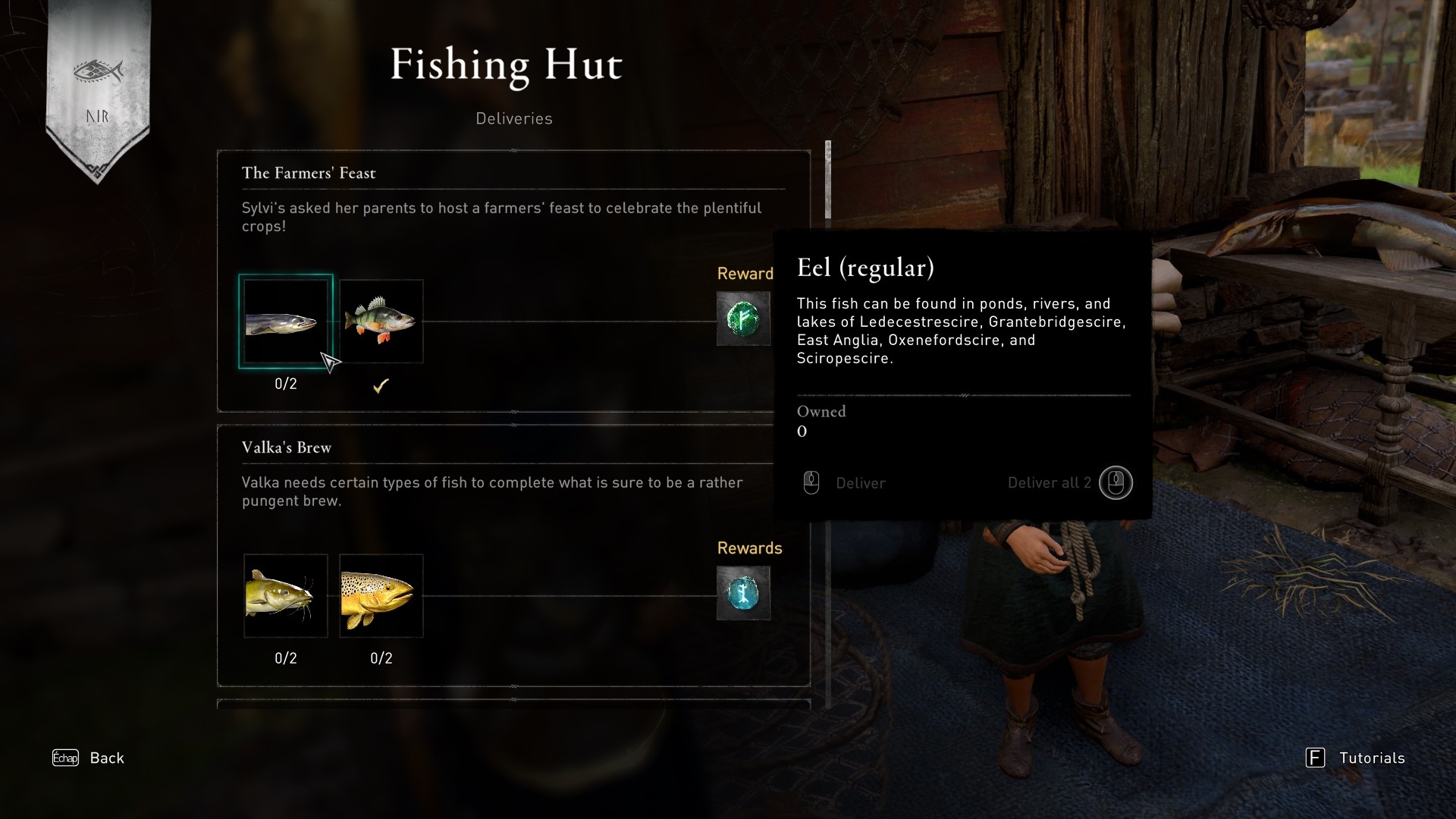Screen dimensions: 1456x819
Task: Click Deliver in the Eel tooltip
Action: point(860,482)
